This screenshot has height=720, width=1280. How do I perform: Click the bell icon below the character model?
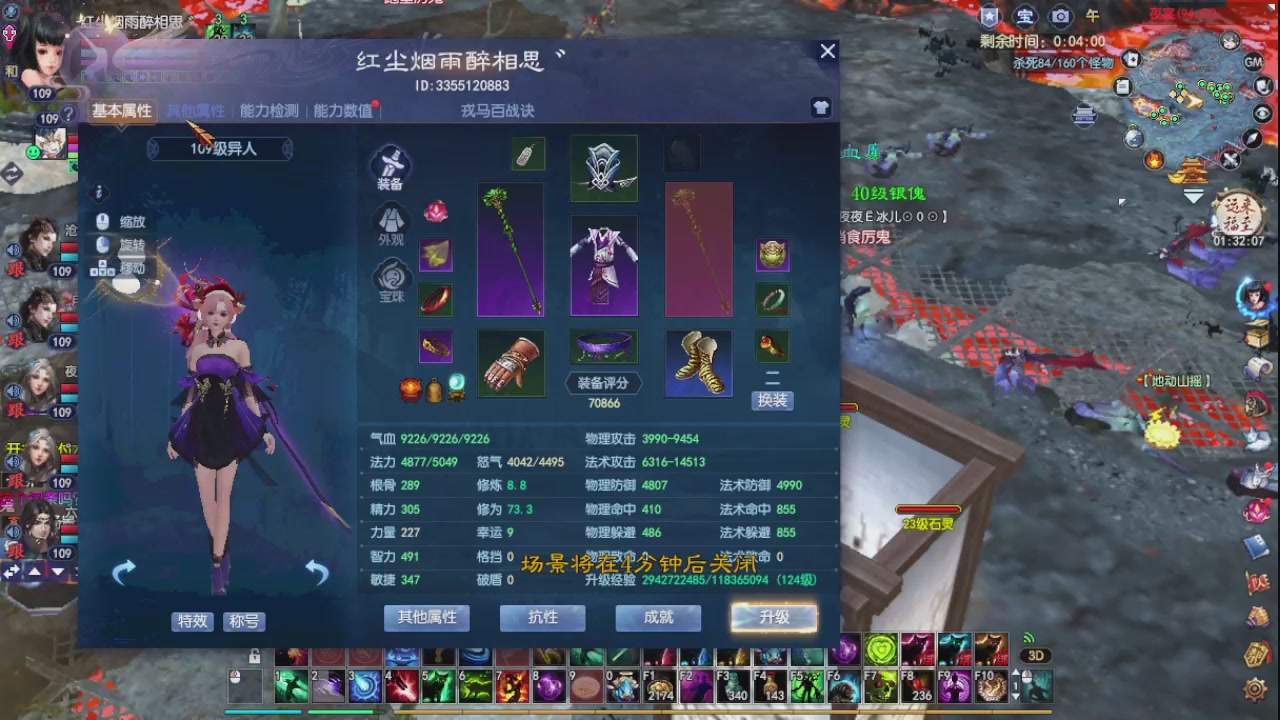pos(434,390)
